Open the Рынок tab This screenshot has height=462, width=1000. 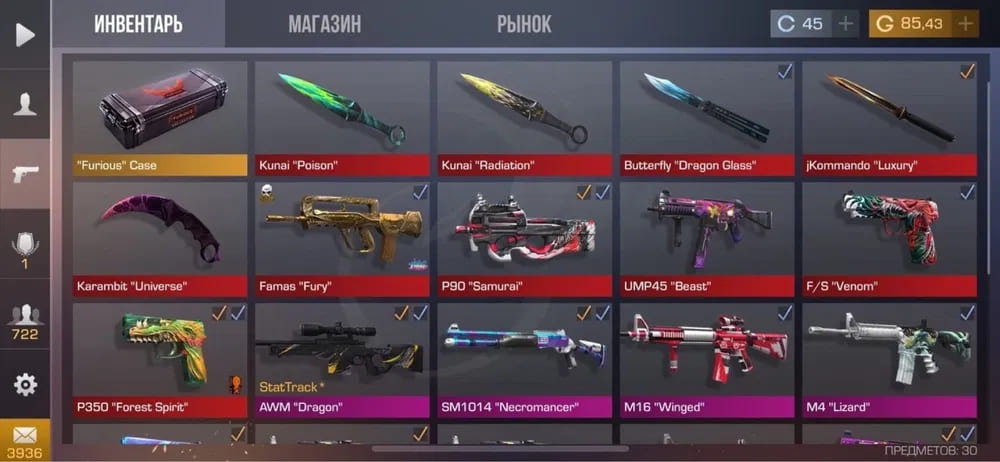click(523, 24)
